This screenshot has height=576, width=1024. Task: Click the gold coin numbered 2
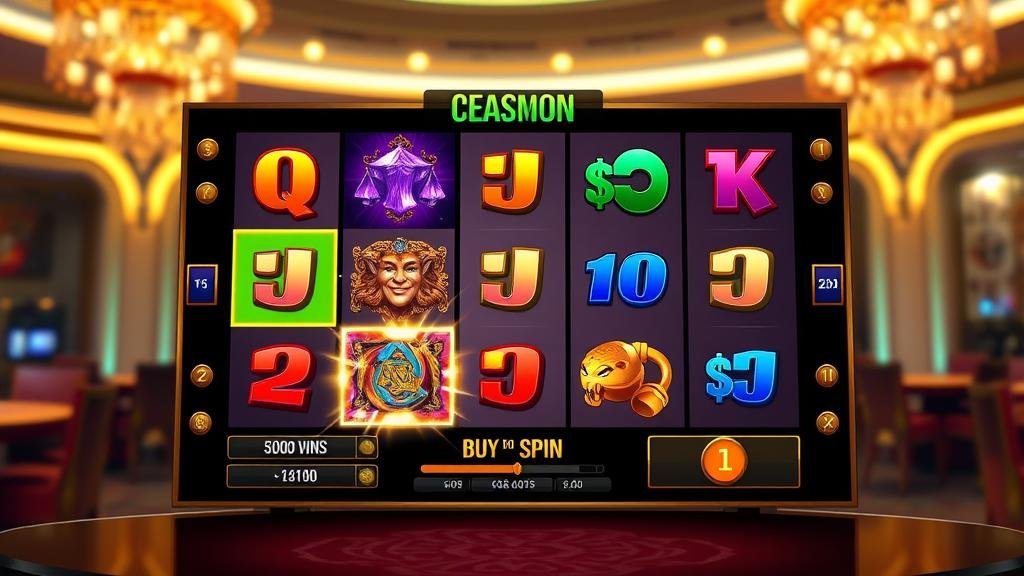tap(201, 375)
